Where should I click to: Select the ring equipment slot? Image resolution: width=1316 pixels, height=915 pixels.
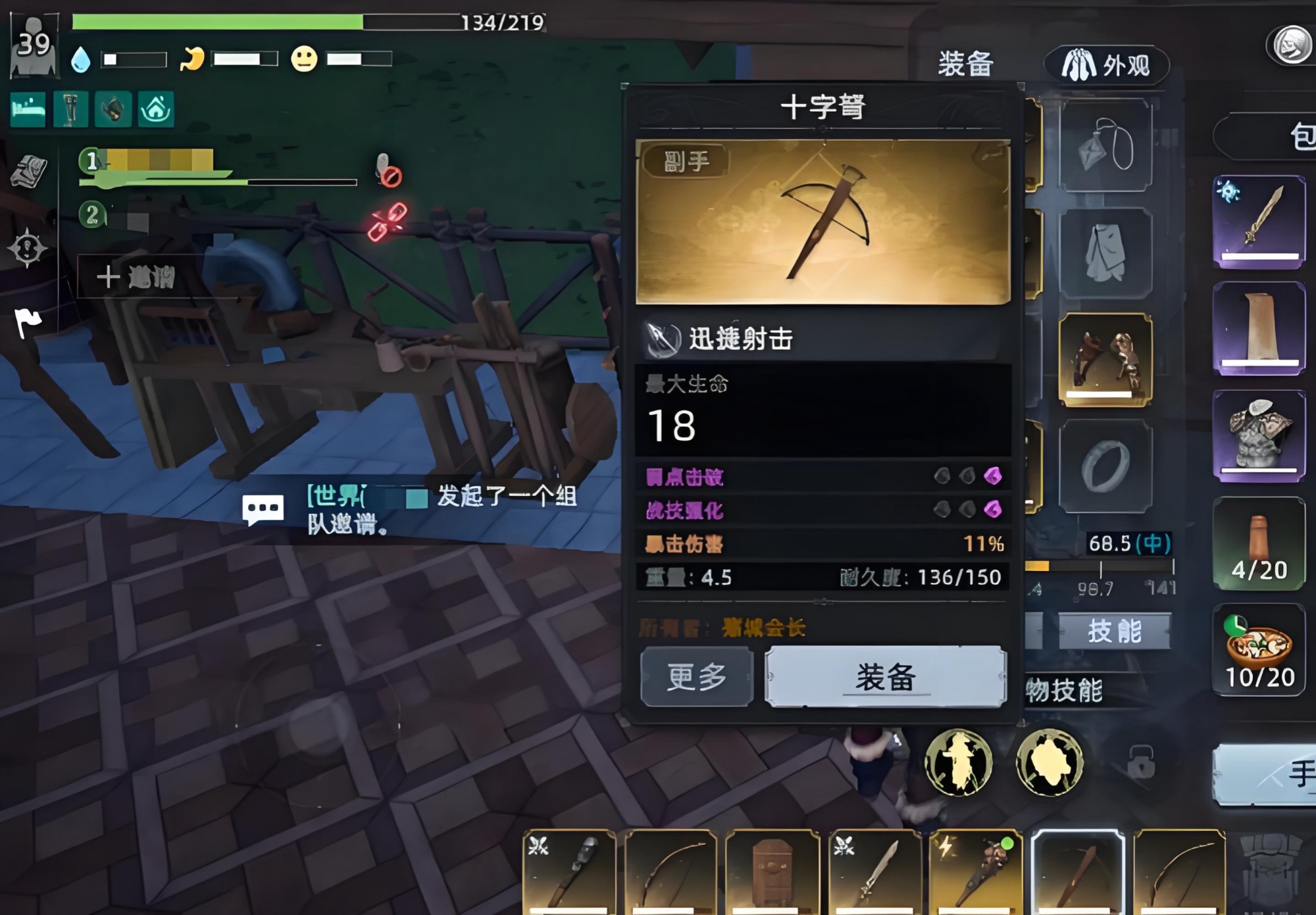coord(1105,466)
